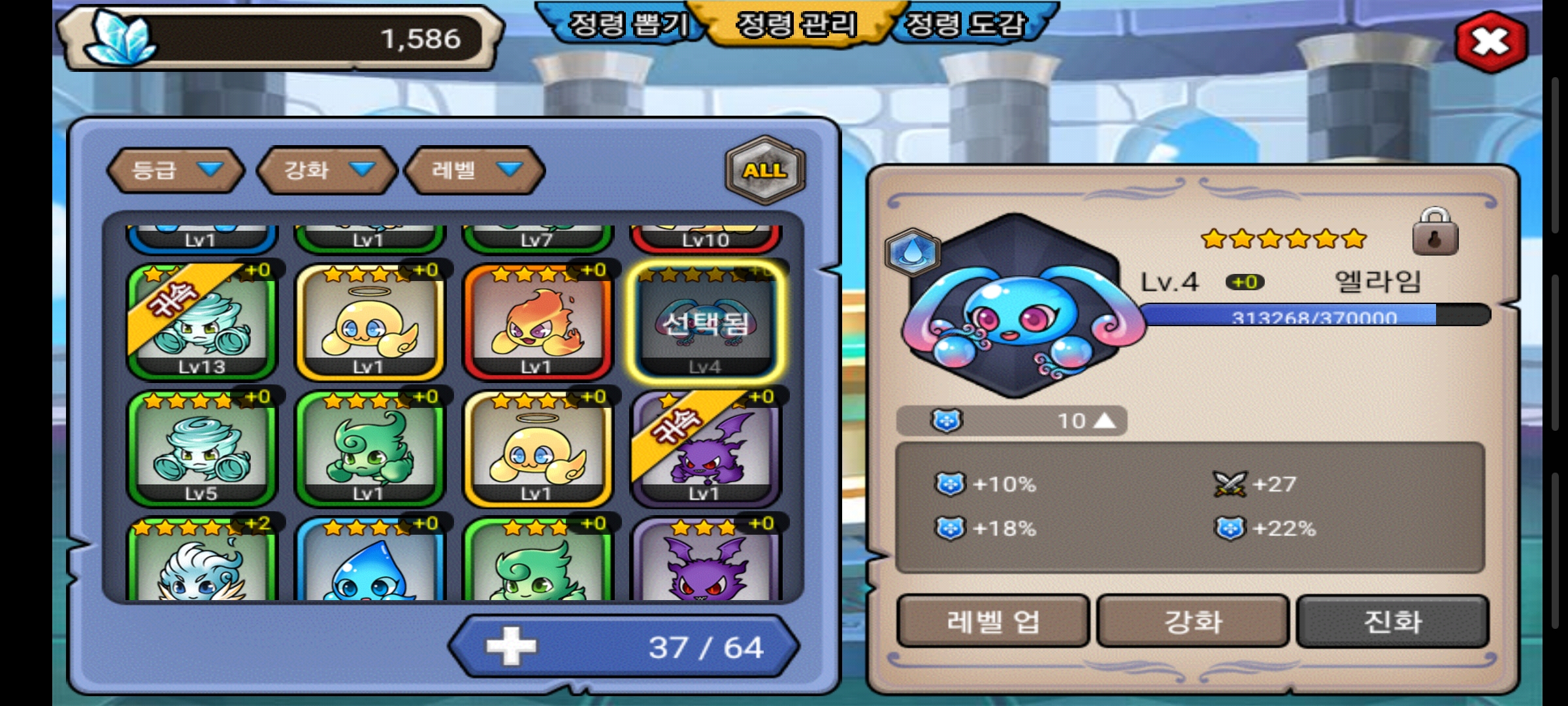Image resolution: width=1568 pixels, height=706 pixels.
Task: Open the 레벨 filter dropdown
Action: (x=475, y=170)
